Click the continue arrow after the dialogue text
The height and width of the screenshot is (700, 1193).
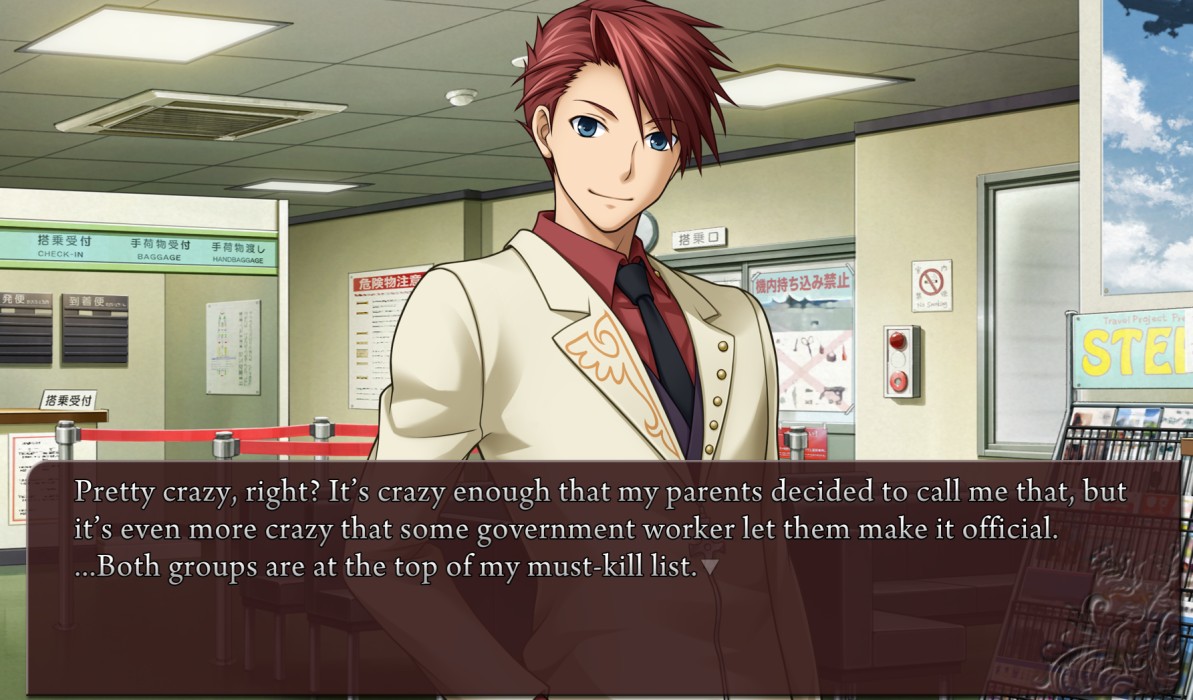(710, 567)
